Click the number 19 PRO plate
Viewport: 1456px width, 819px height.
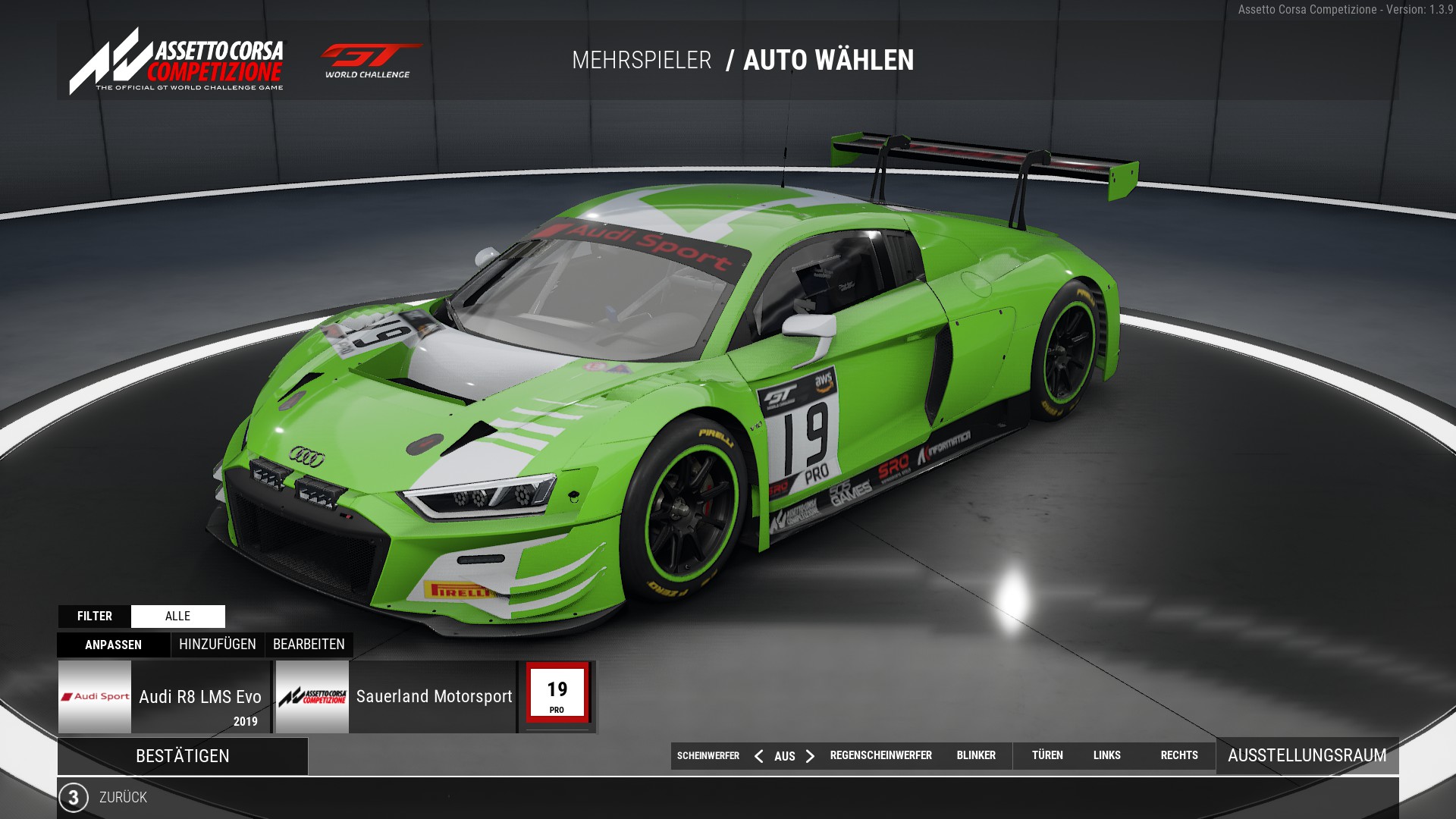557,695
